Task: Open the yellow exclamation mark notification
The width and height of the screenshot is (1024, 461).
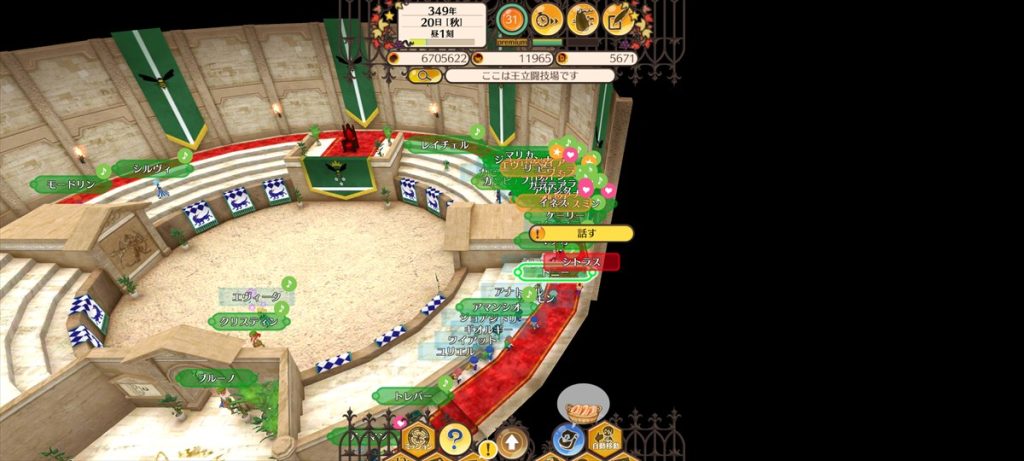Action: pos(487,449)
